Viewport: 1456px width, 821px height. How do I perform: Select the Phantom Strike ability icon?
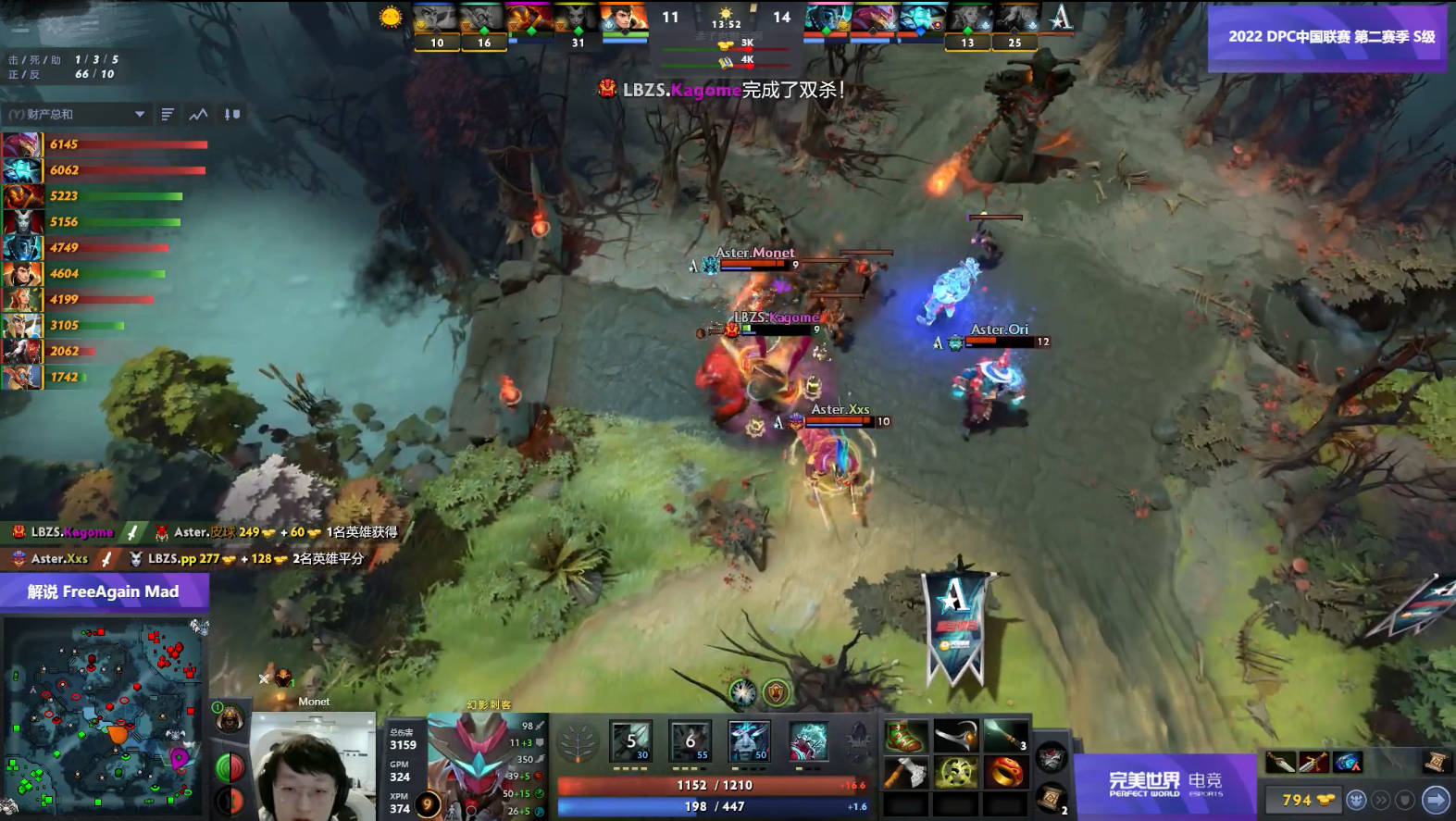(691, 740)
